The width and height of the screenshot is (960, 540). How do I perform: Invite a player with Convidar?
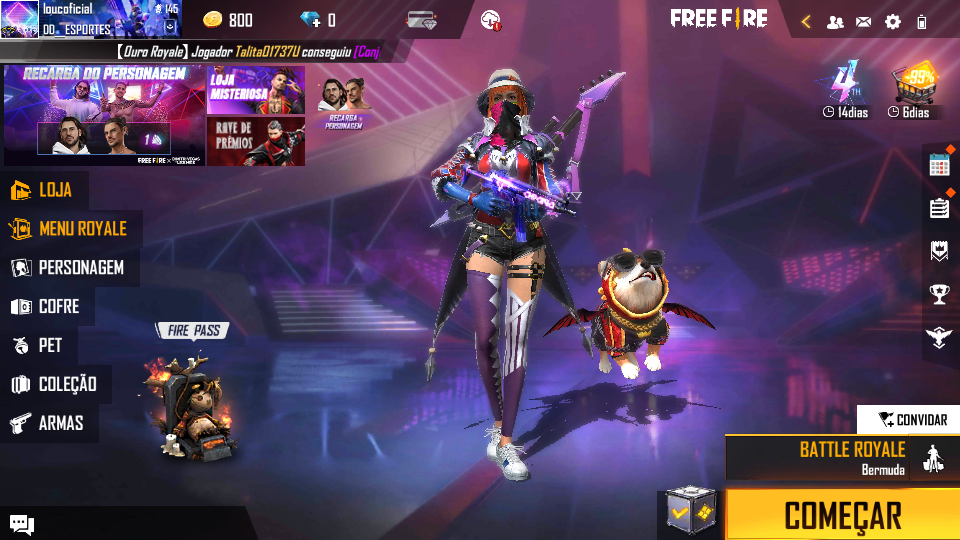click(x=908, y=420)
